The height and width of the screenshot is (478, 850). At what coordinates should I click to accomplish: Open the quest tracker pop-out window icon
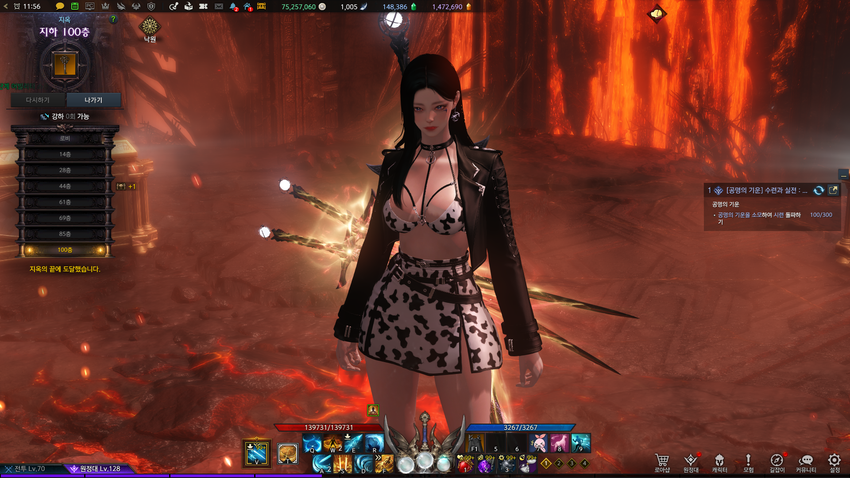coord(833,190)
